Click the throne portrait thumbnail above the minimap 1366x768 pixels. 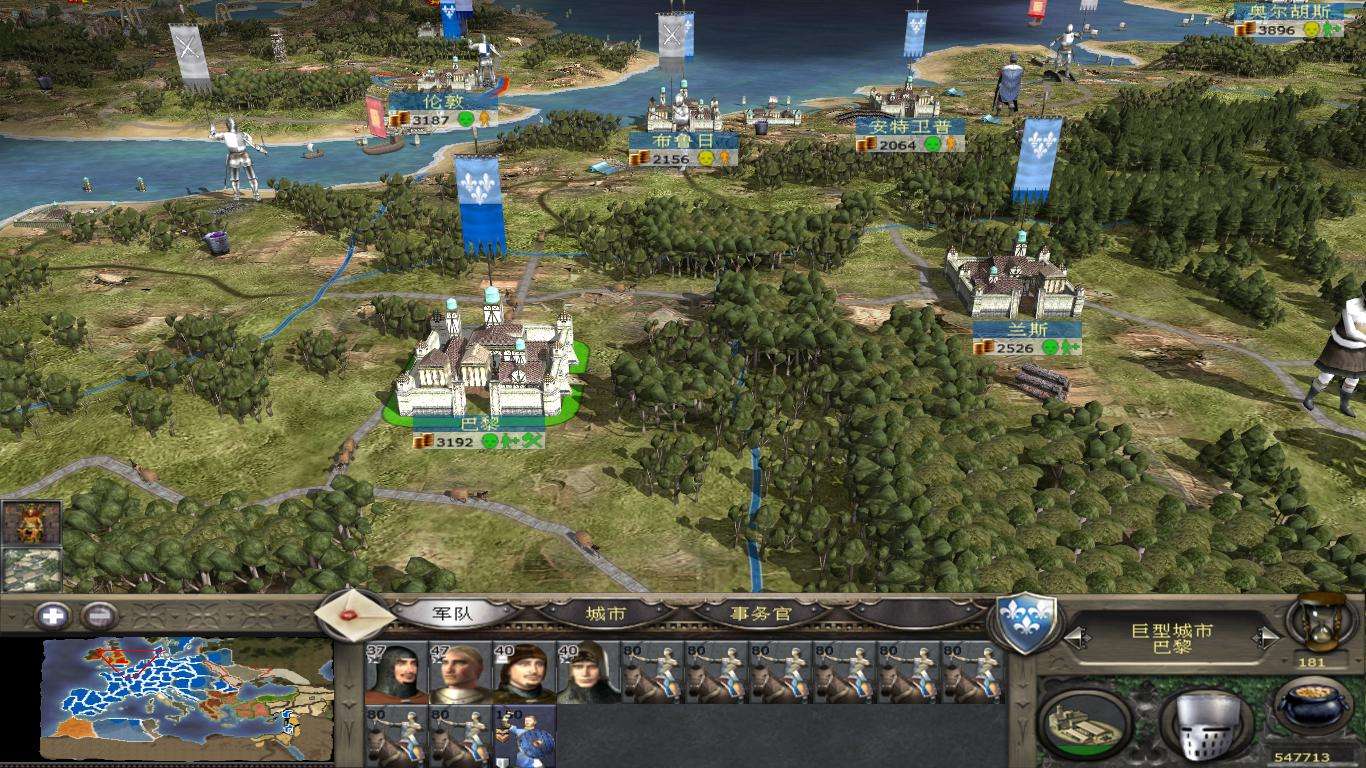click(x=31, y=522)
